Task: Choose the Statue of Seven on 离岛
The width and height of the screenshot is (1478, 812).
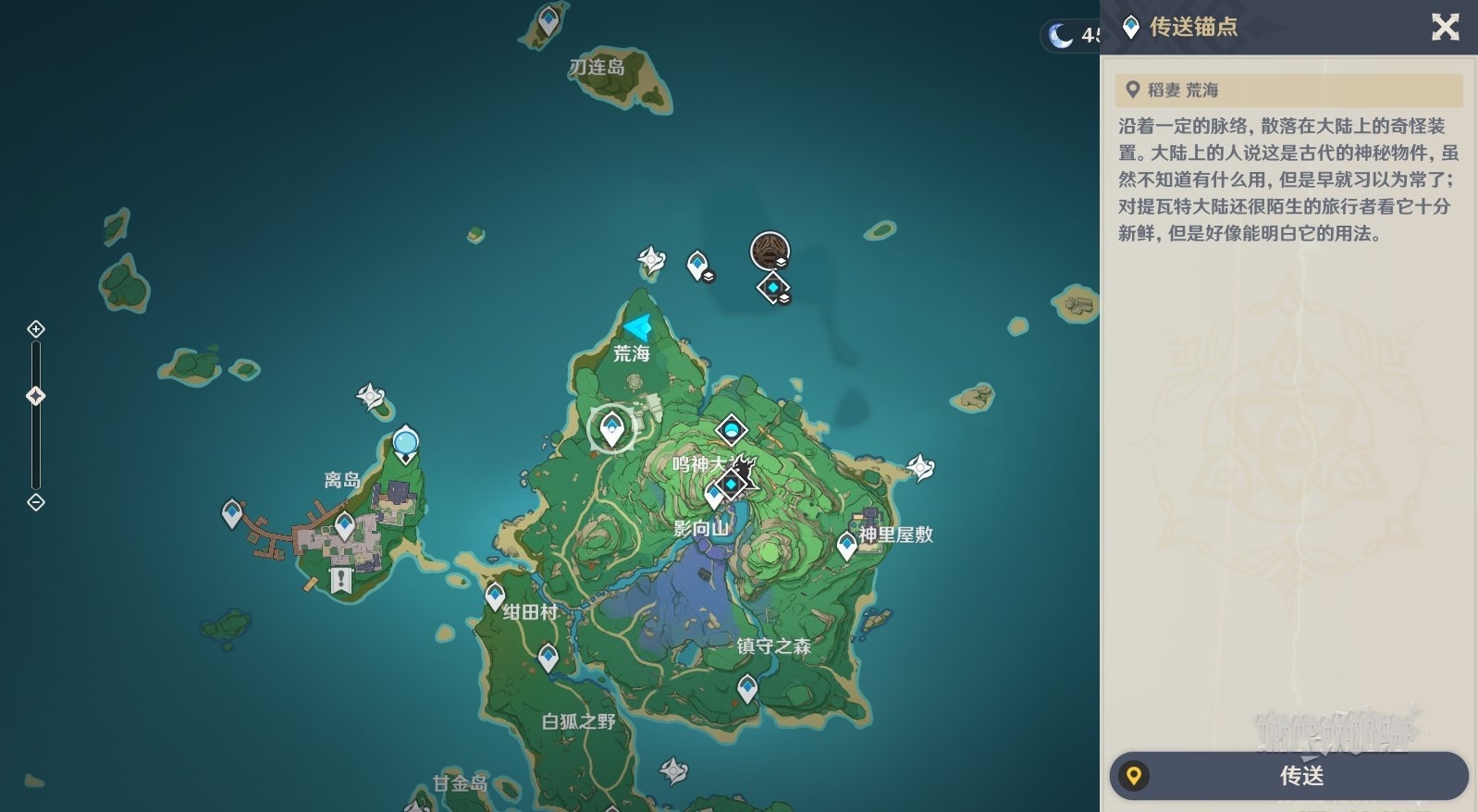Action: coord(405,444)
